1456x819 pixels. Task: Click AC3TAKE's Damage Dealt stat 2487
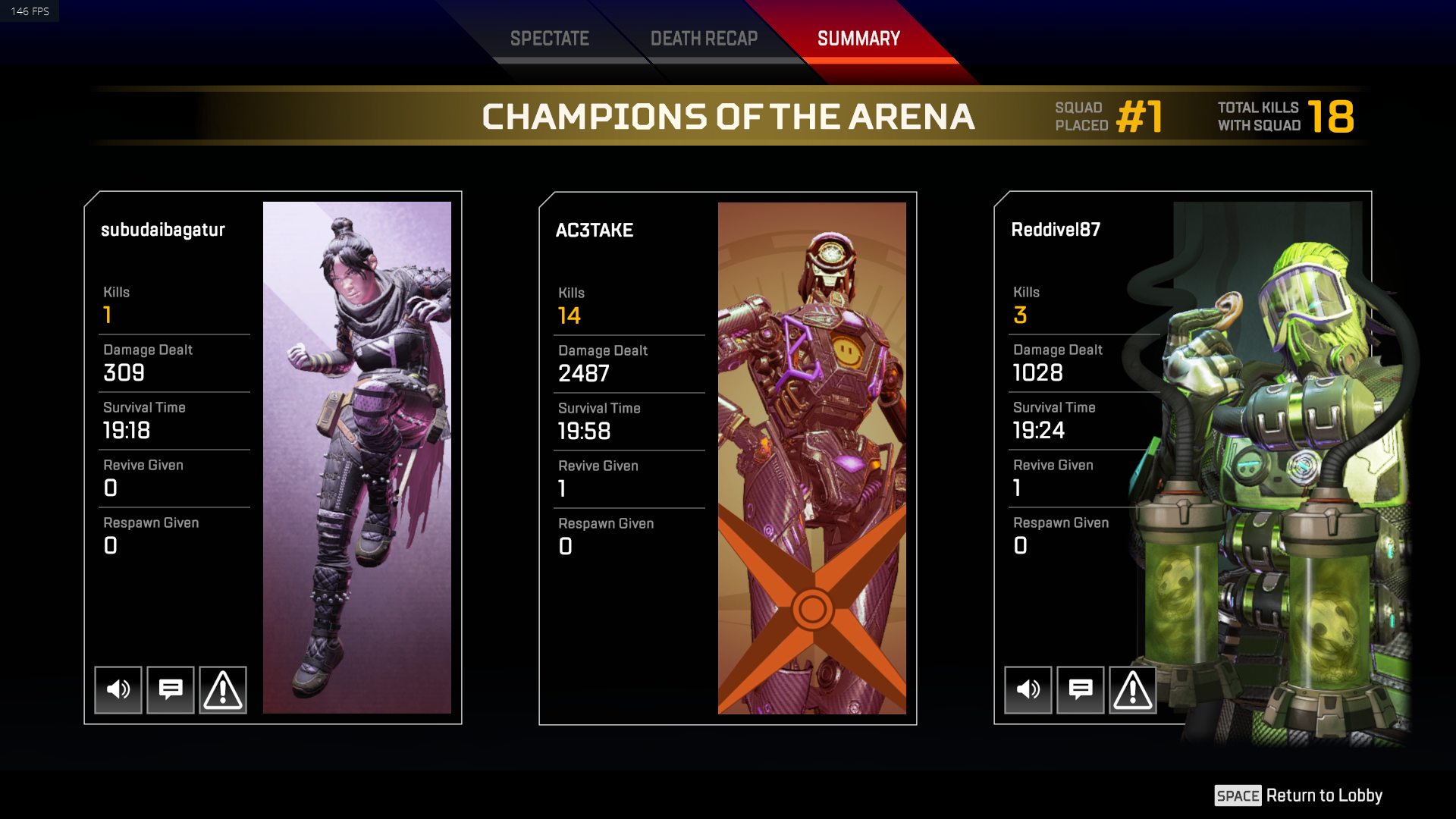tap(584, 373)
